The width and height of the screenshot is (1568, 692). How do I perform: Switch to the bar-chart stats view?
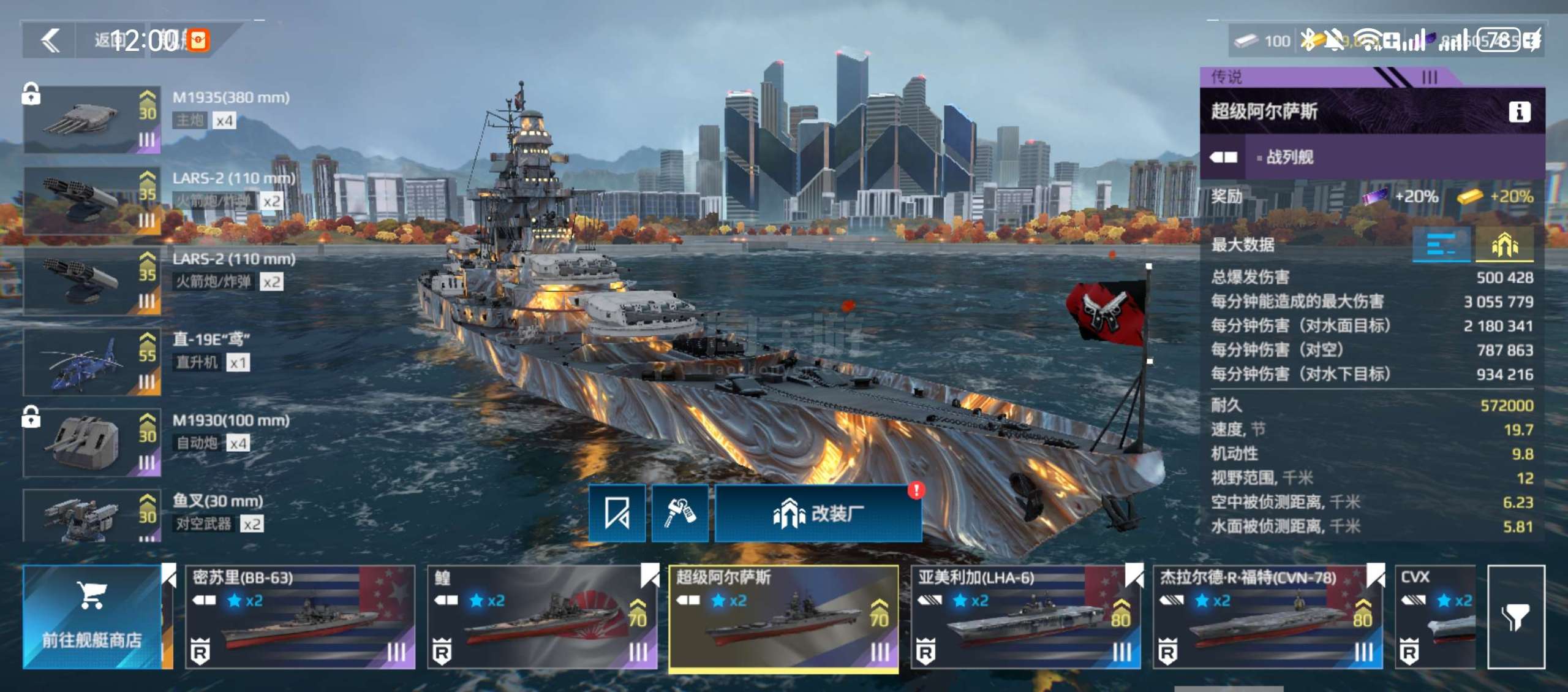pyautogui.click(x=1441, y=245)
